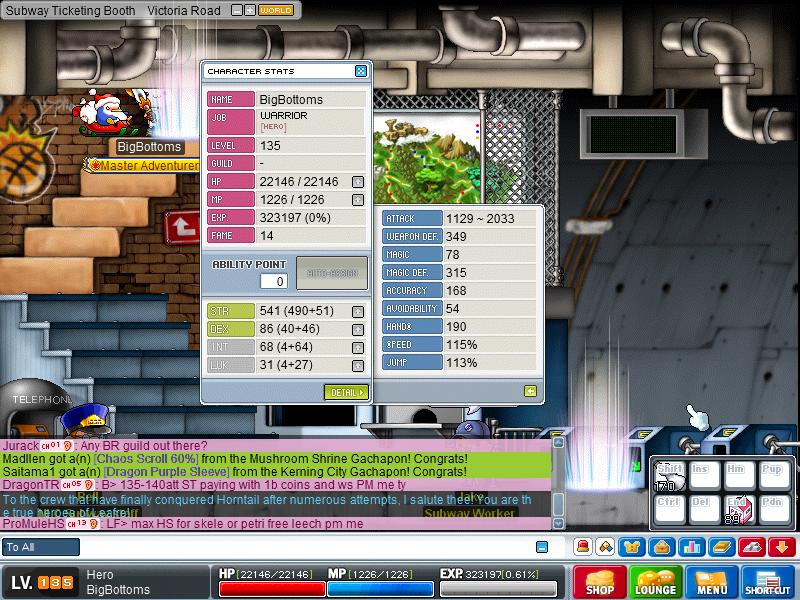Screen dimensions: 800x600
Task: Open the Cash Shop
Action: click(599, 583)
